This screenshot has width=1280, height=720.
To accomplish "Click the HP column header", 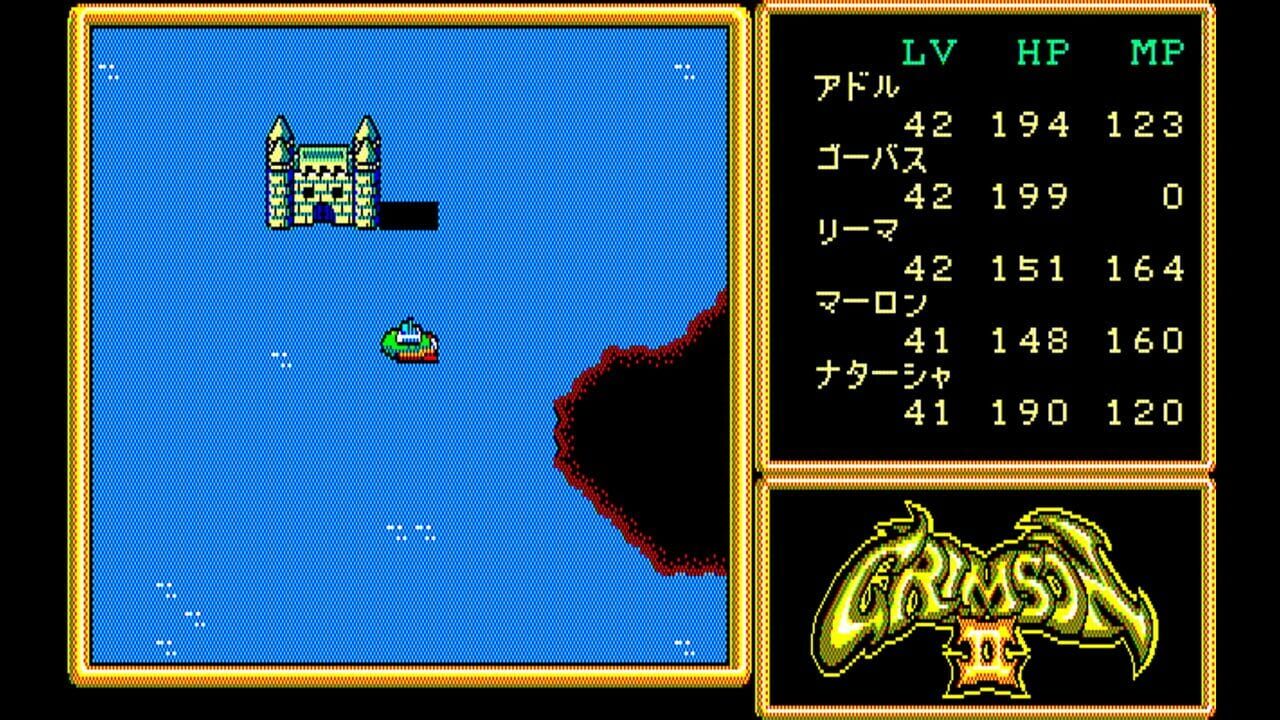I will [x=1042, y=50].
